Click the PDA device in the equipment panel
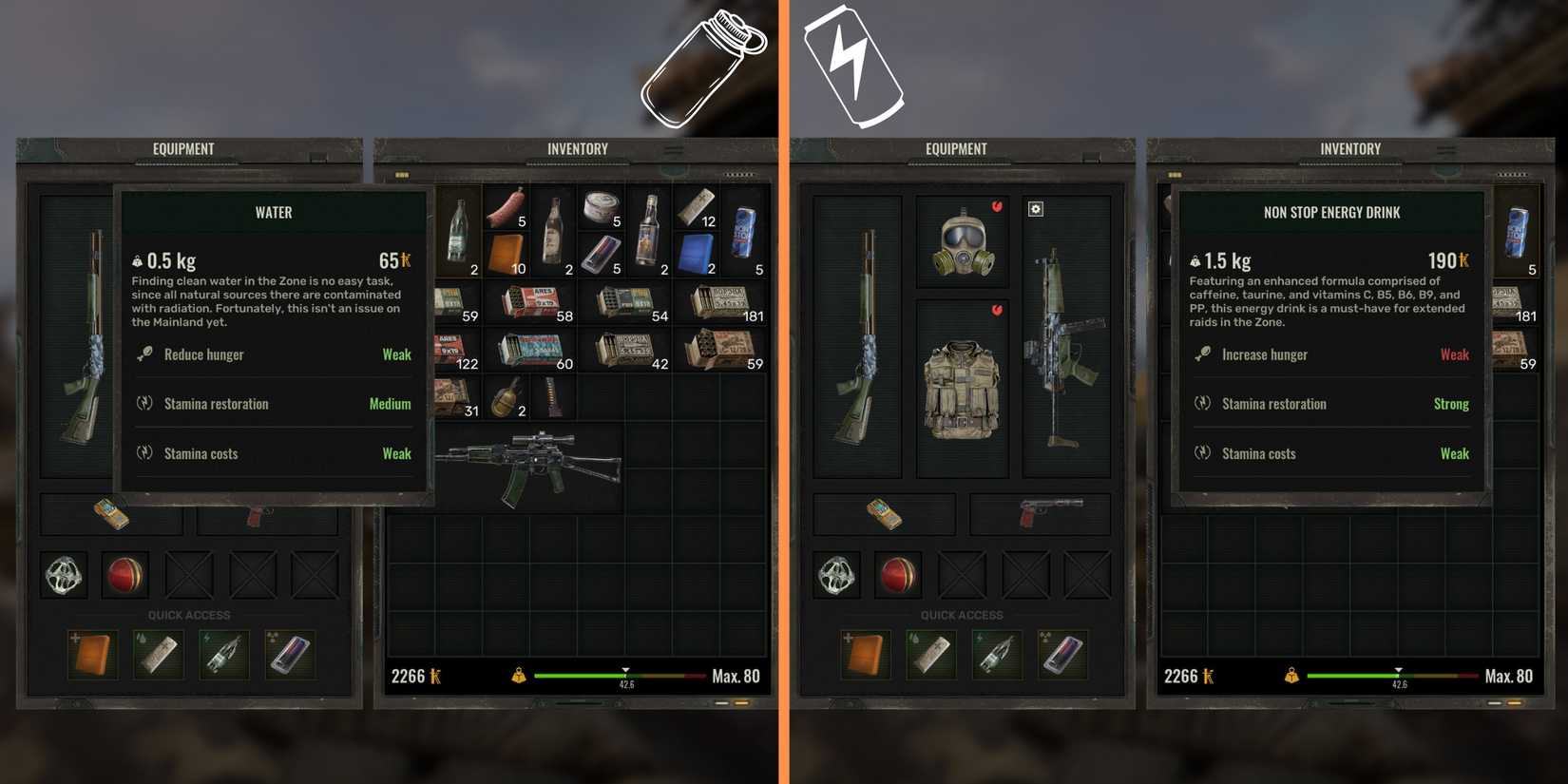This screenshot has height=784, width=1568. tap(884, 514)
